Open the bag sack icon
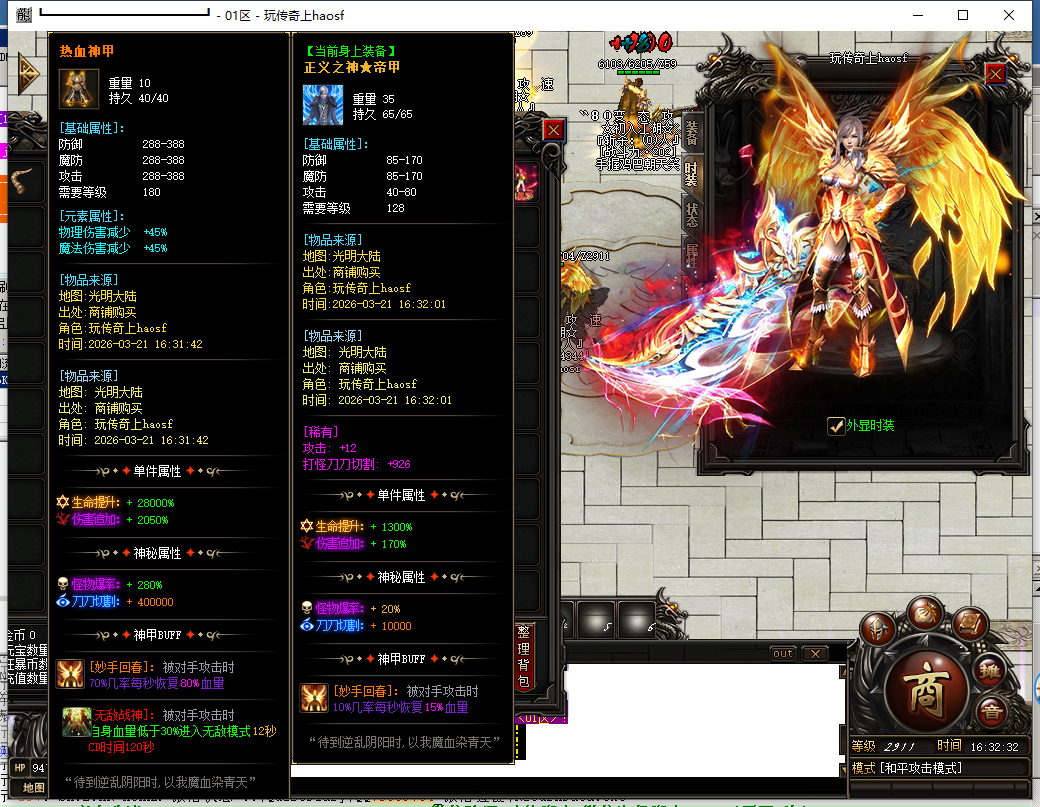Image resolution: width=1040 pixels, height=807 pixels. click(x=926, y=612)
